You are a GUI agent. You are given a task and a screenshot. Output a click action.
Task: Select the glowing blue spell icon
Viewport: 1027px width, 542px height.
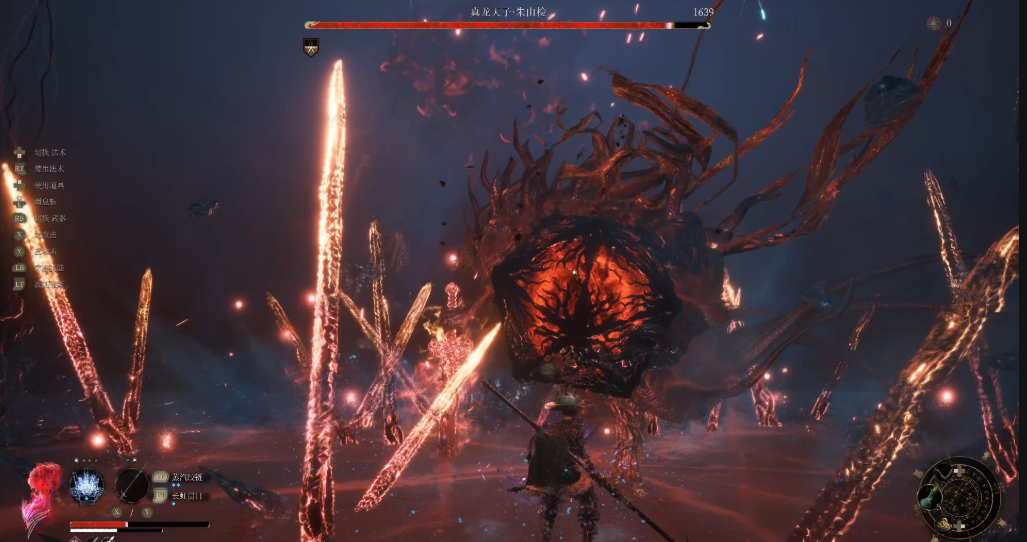pos(87,486)
